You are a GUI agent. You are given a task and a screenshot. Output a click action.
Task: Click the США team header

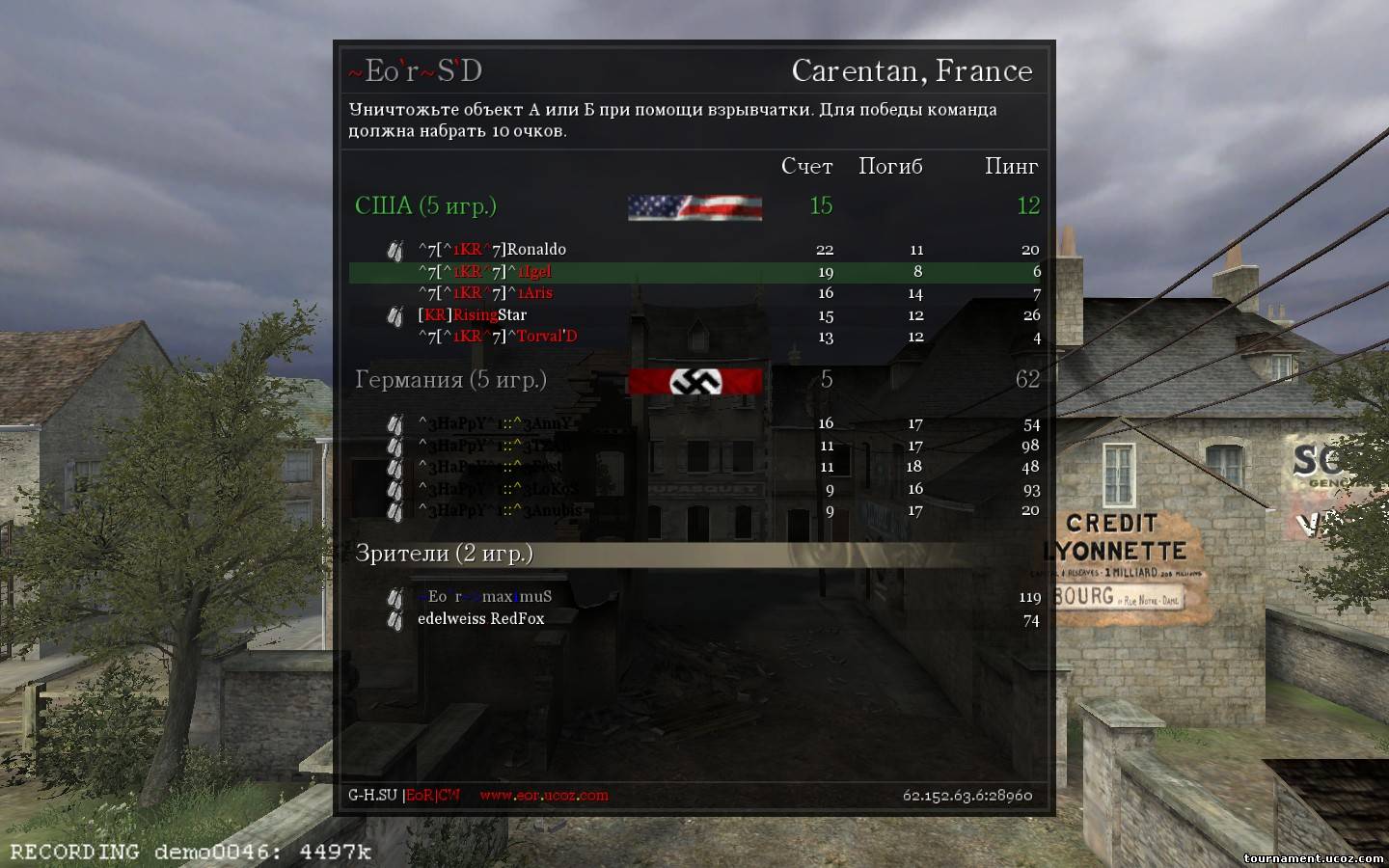(425, 206)
